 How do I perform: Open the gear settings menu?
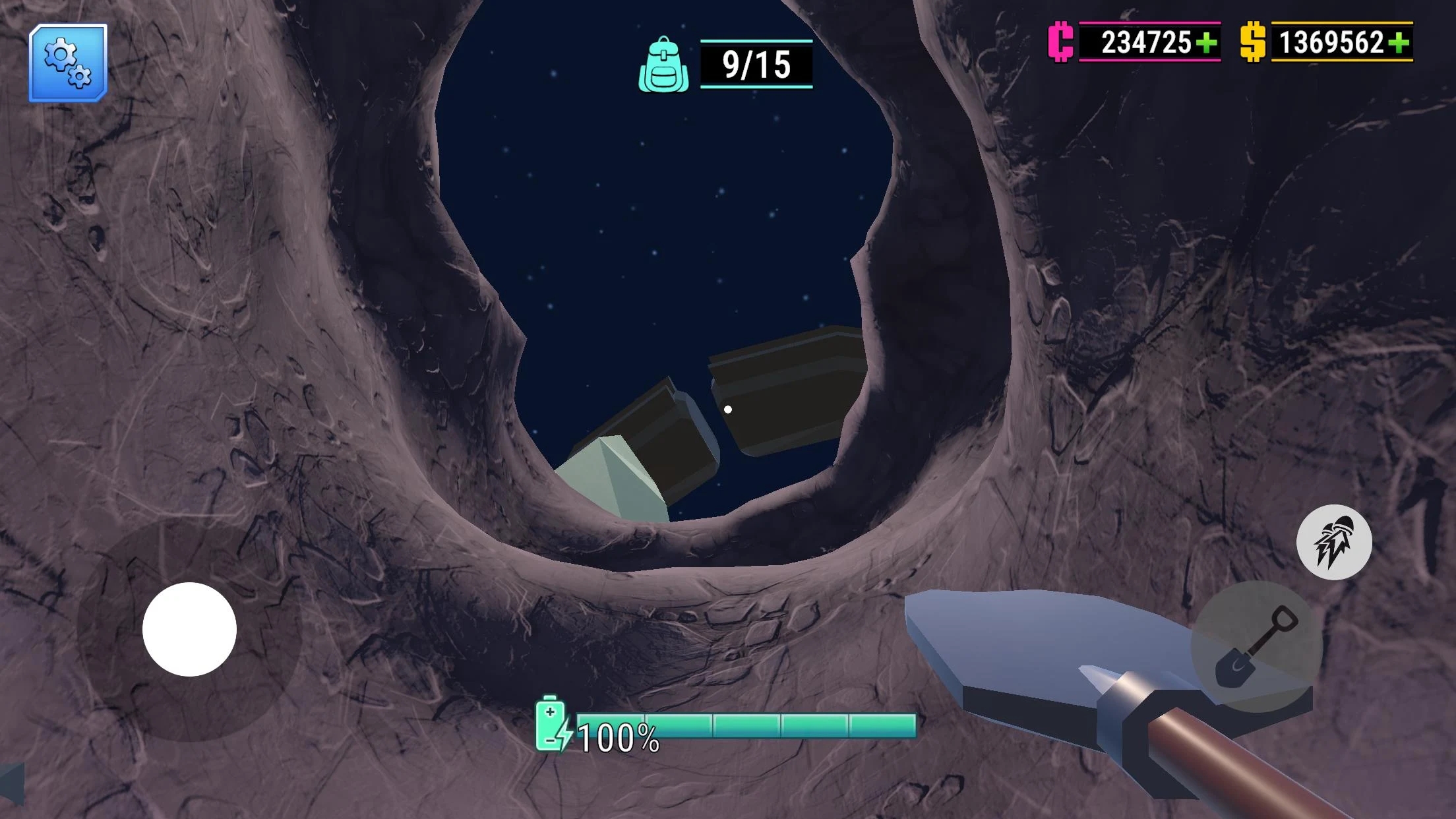[x=68, y=63]
